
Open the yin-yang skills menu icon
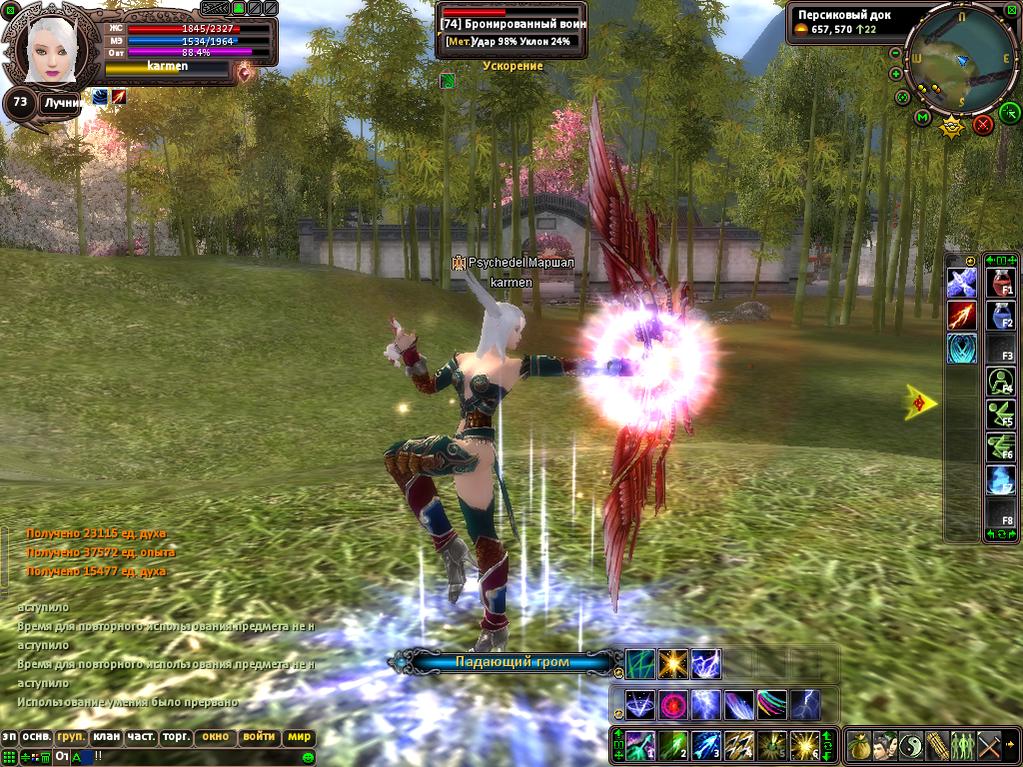point(911,745)
